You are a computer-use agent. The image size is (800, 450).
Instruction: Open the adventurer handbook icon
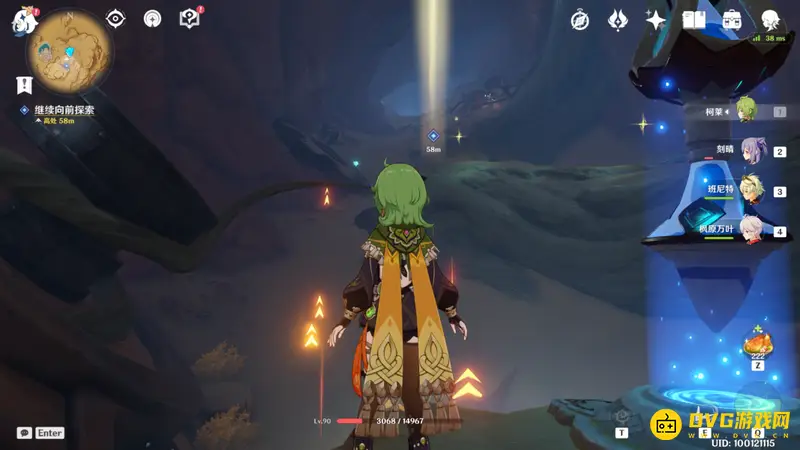point(694,19)
